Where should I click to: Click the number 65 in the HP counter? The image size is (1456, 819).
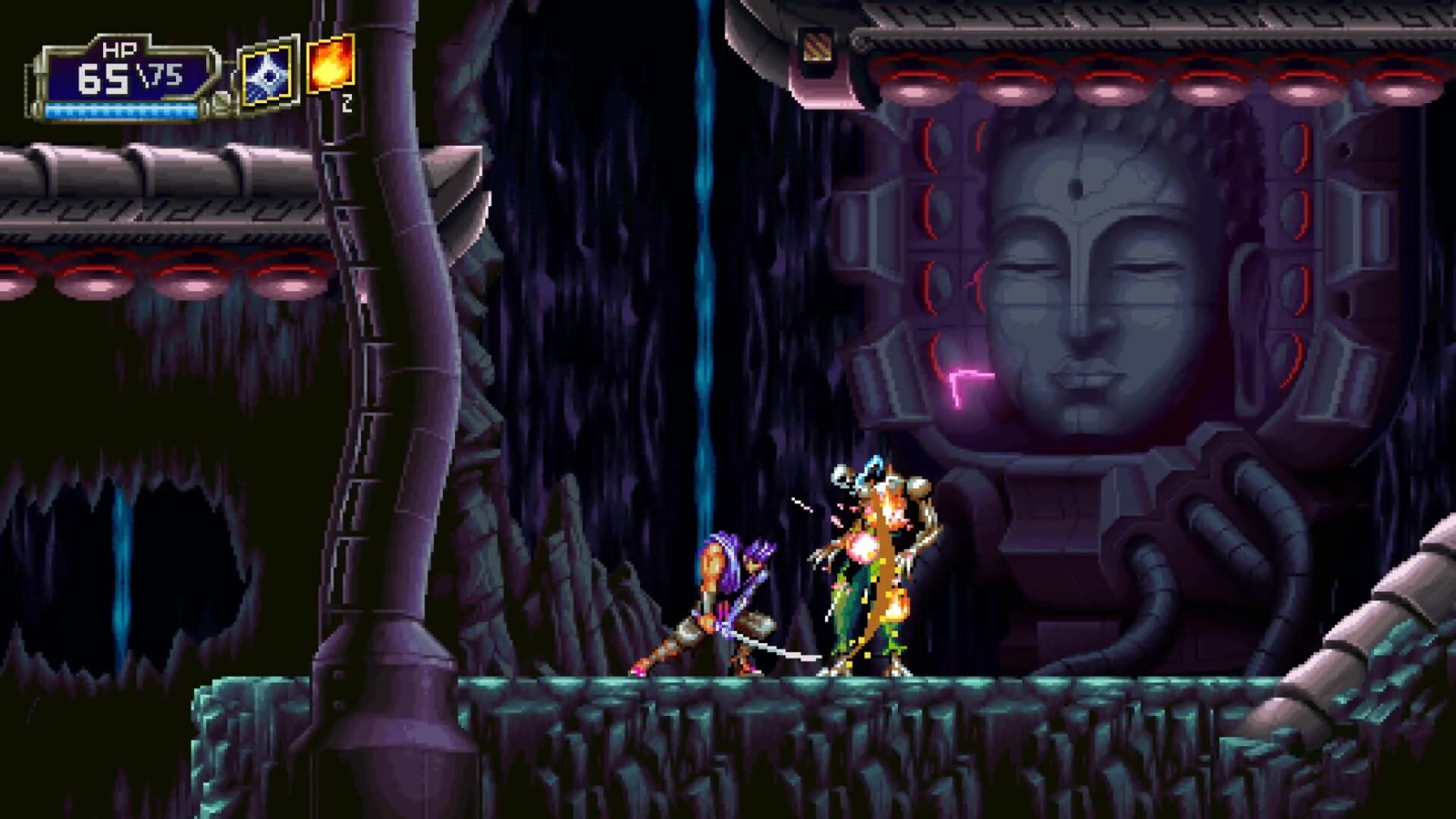coord(105,78)
